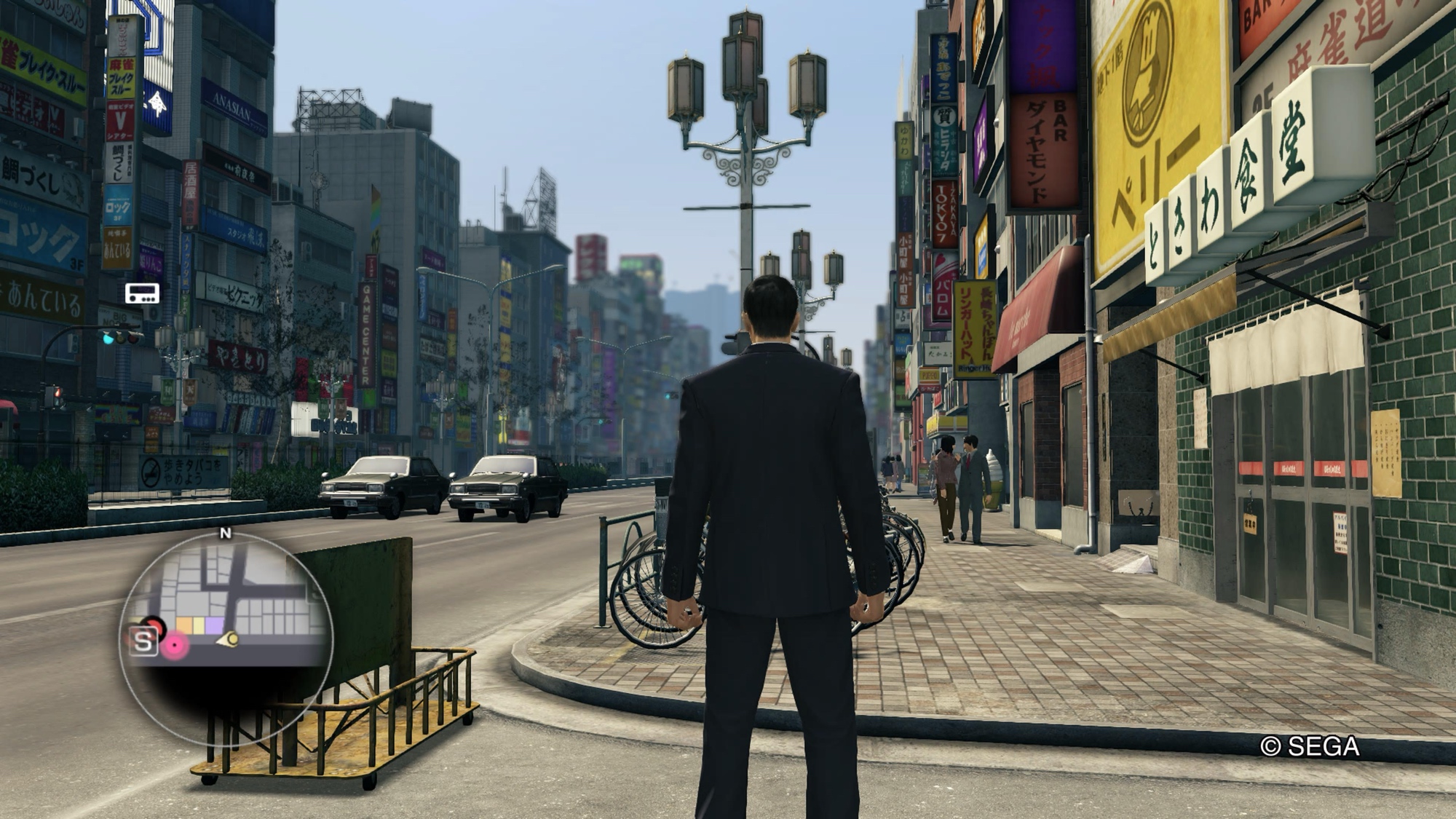The height and width of the screenshot is (819, 1456).
Task: Click the orange building block on minimap
Action: click(x=185, y=625)
